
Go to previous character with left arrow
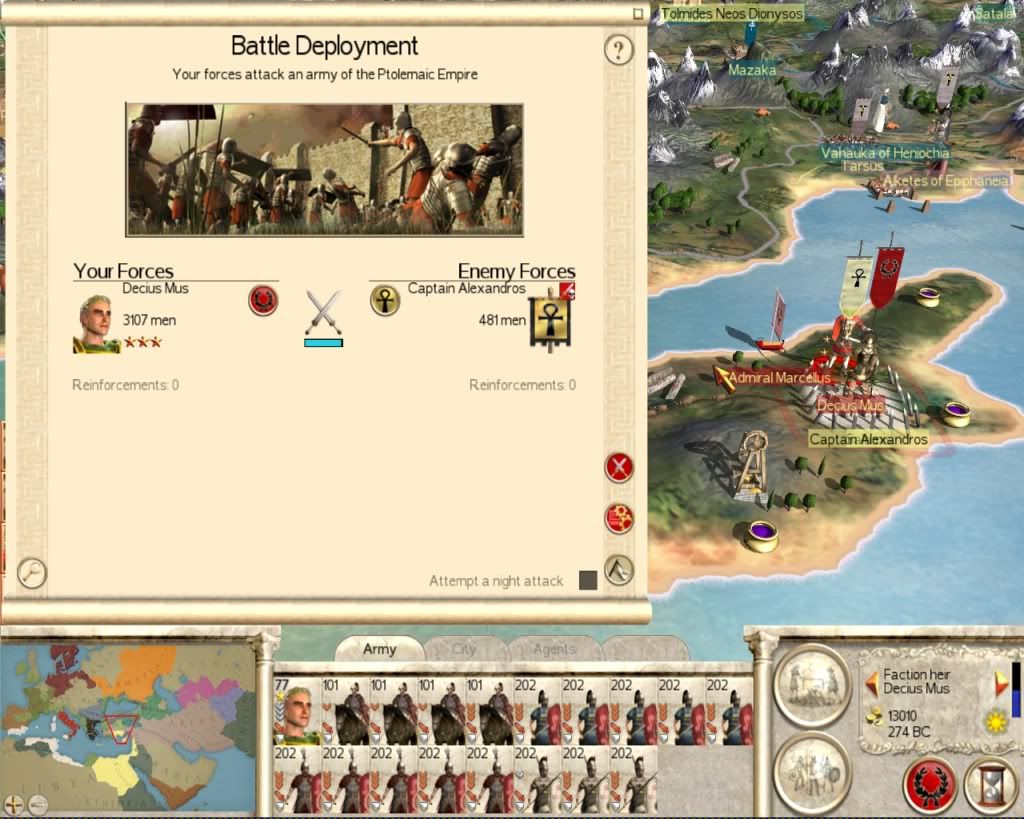[x=871, y=683]
